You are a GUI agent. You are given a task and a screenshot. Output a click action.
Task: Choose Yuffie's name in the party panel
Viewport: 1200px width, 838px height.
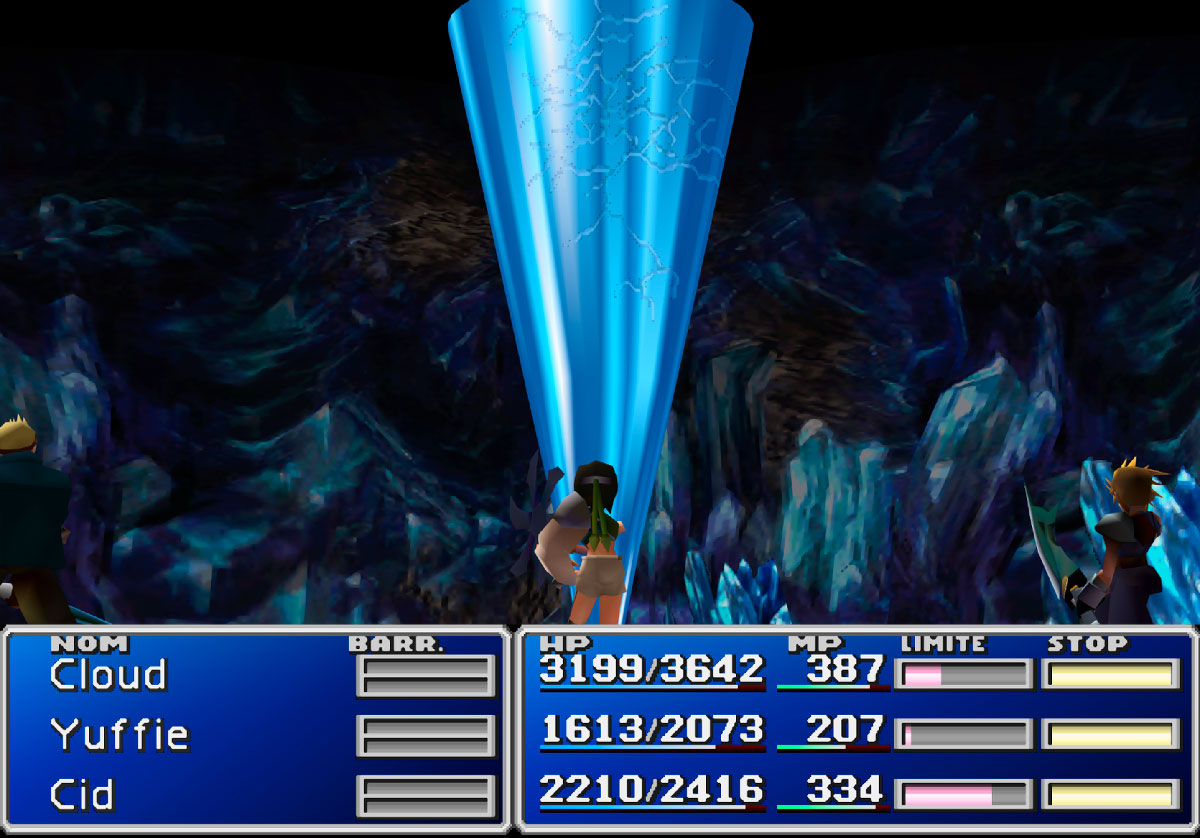[120, 736]
